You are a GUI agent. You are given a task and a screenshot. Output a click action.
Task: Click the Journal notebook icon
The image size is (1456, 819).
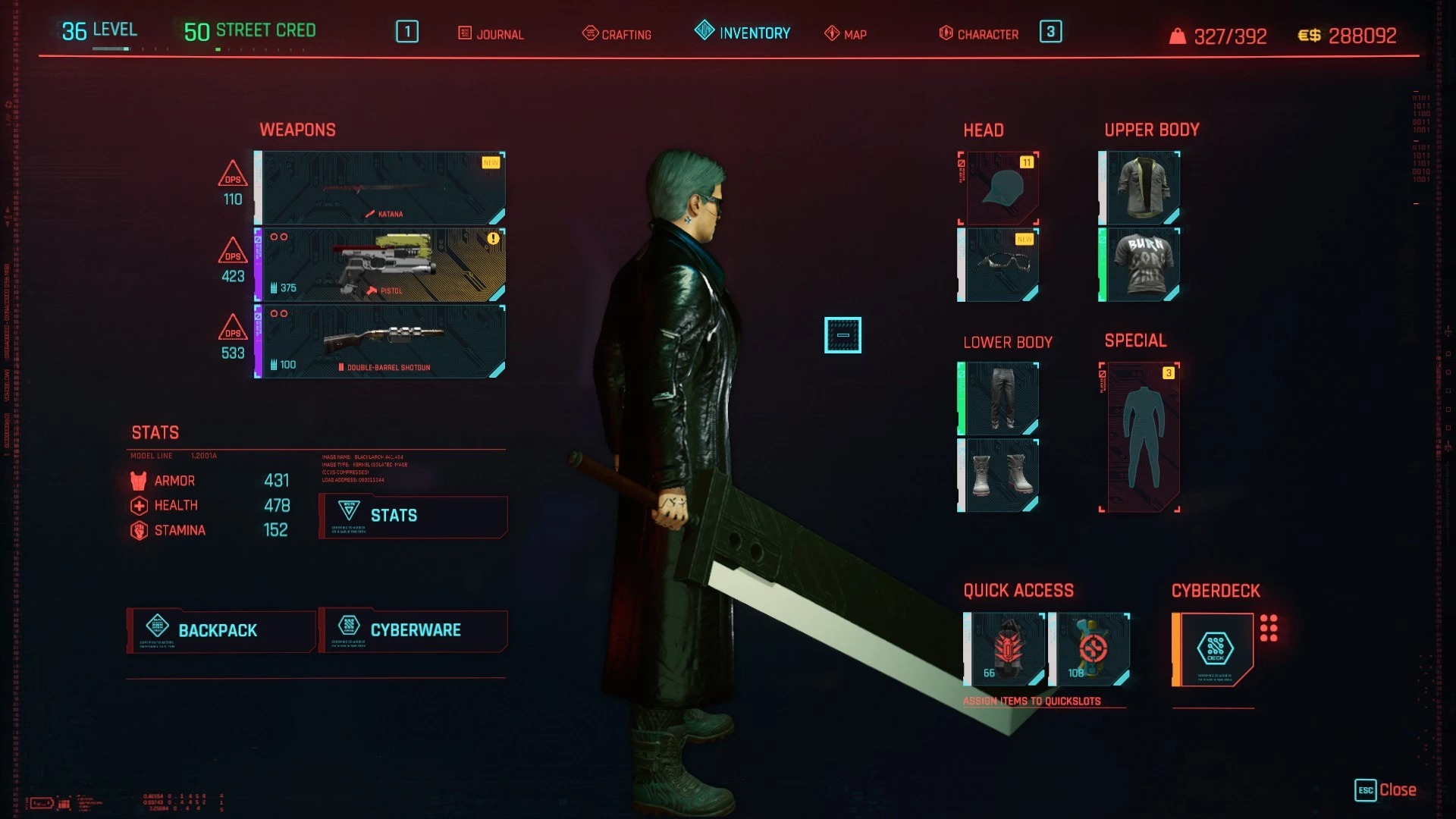pos(464,33)
